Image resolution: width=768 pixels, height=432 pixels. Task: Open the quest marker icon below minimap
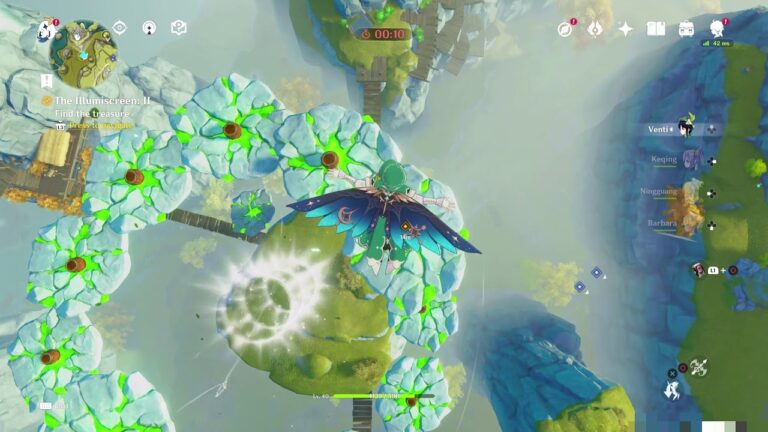pos(47,79)
